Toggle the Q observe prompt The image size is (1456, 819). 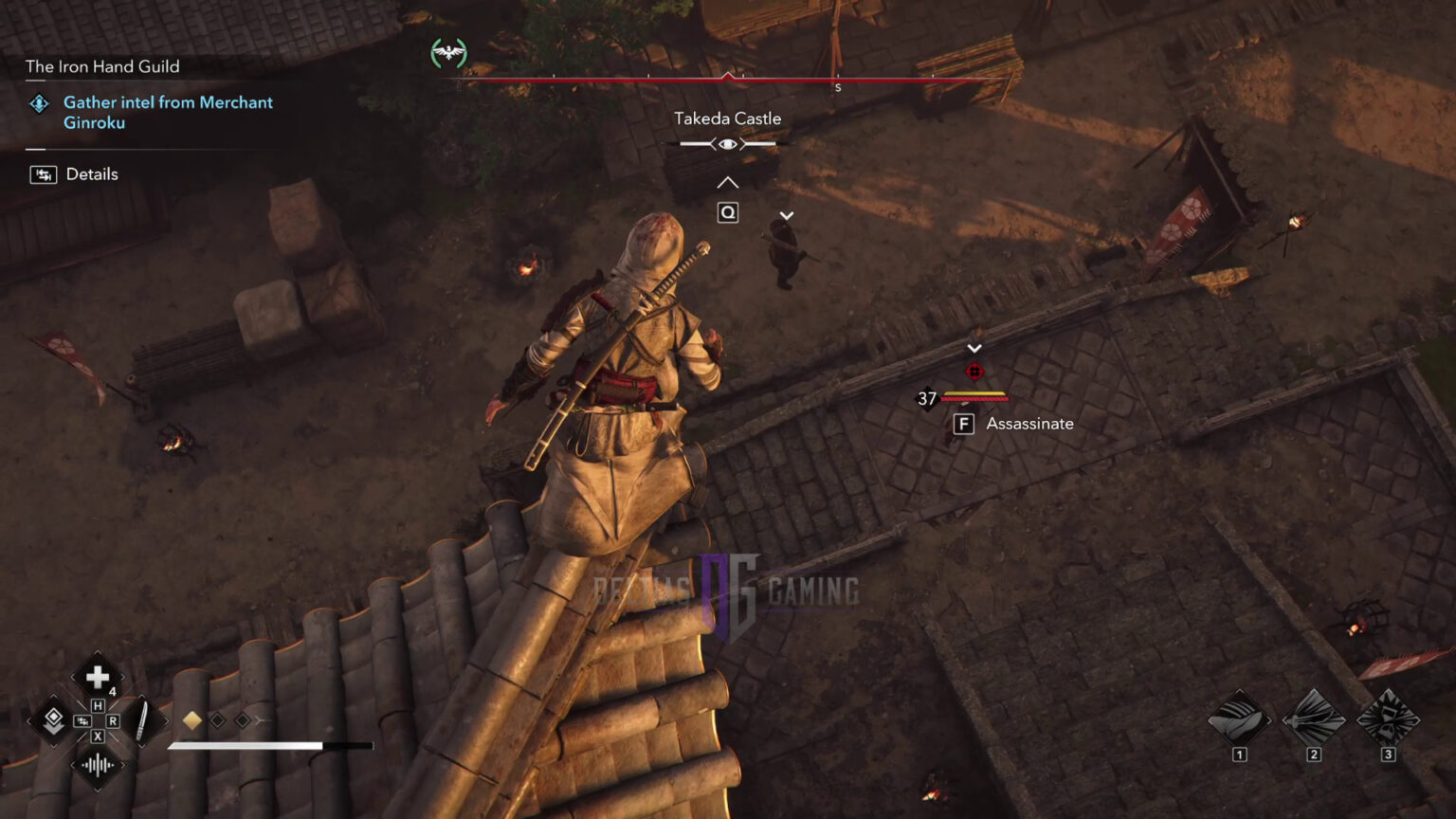[x=727, y=212]
